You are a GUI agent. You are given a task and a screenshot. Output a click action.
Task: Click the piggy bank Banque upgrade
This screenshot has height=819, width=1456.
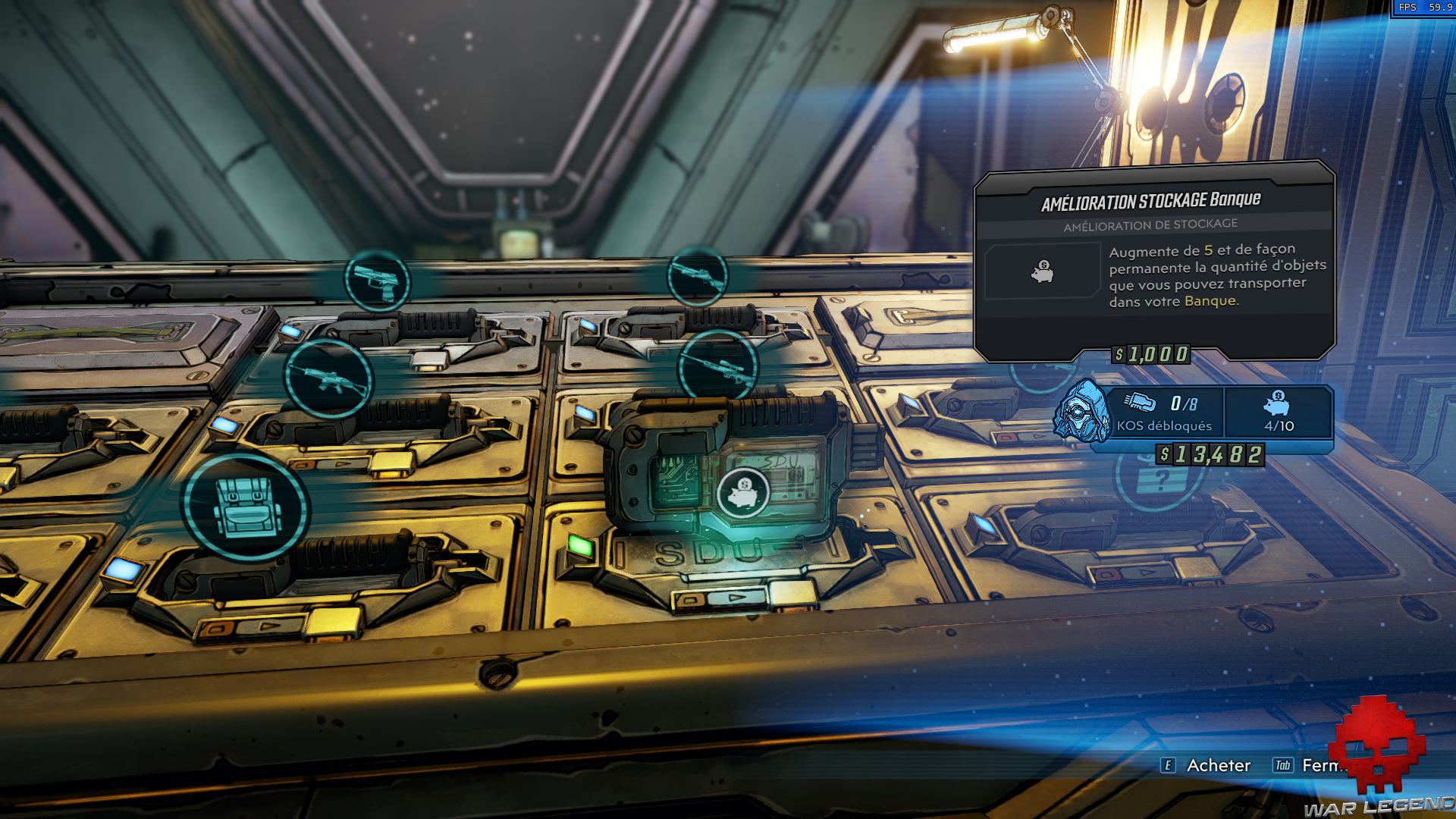point(743,493)
